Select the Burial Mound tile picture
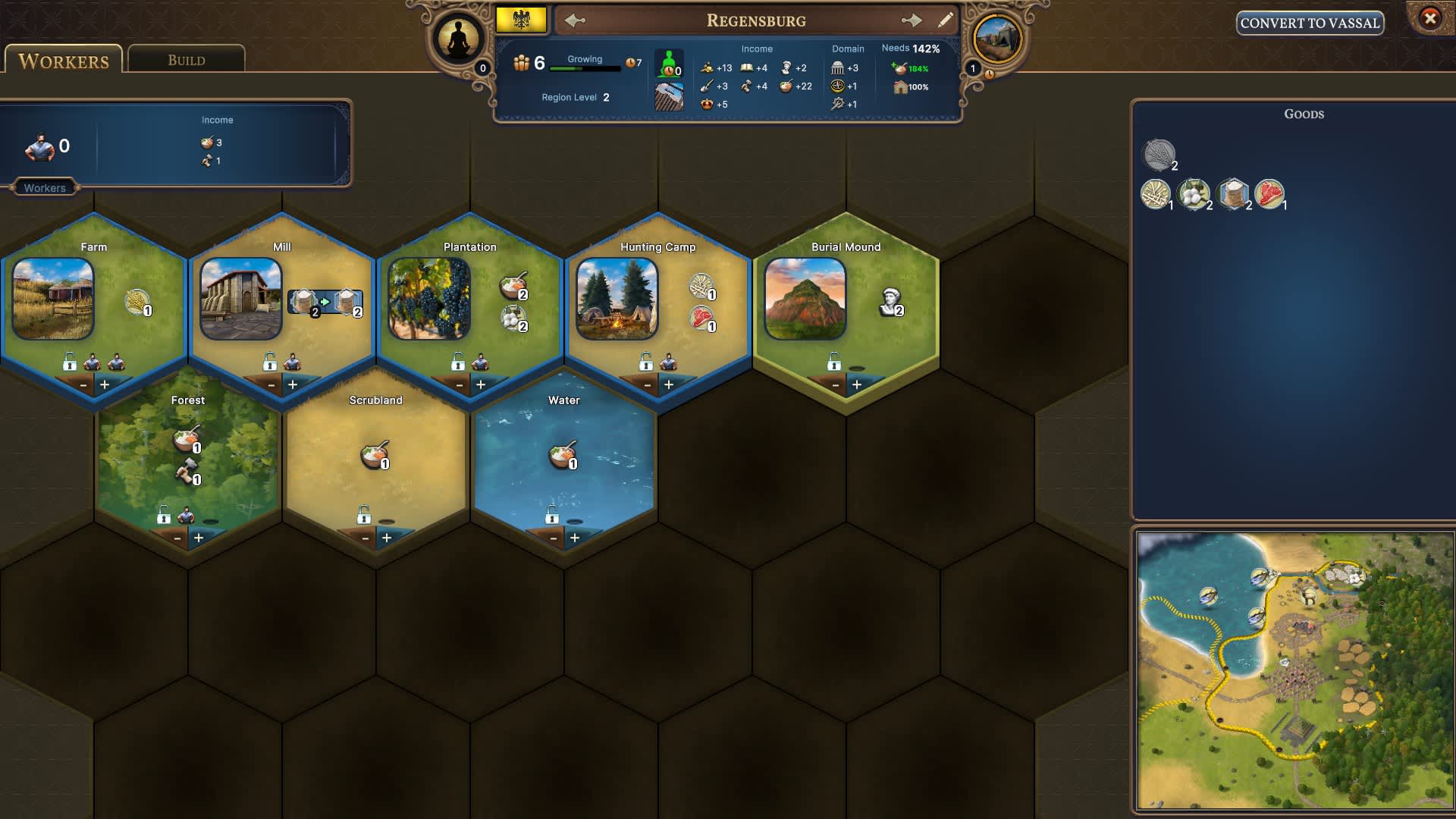1456x819 pixels. tap(805, 298)
